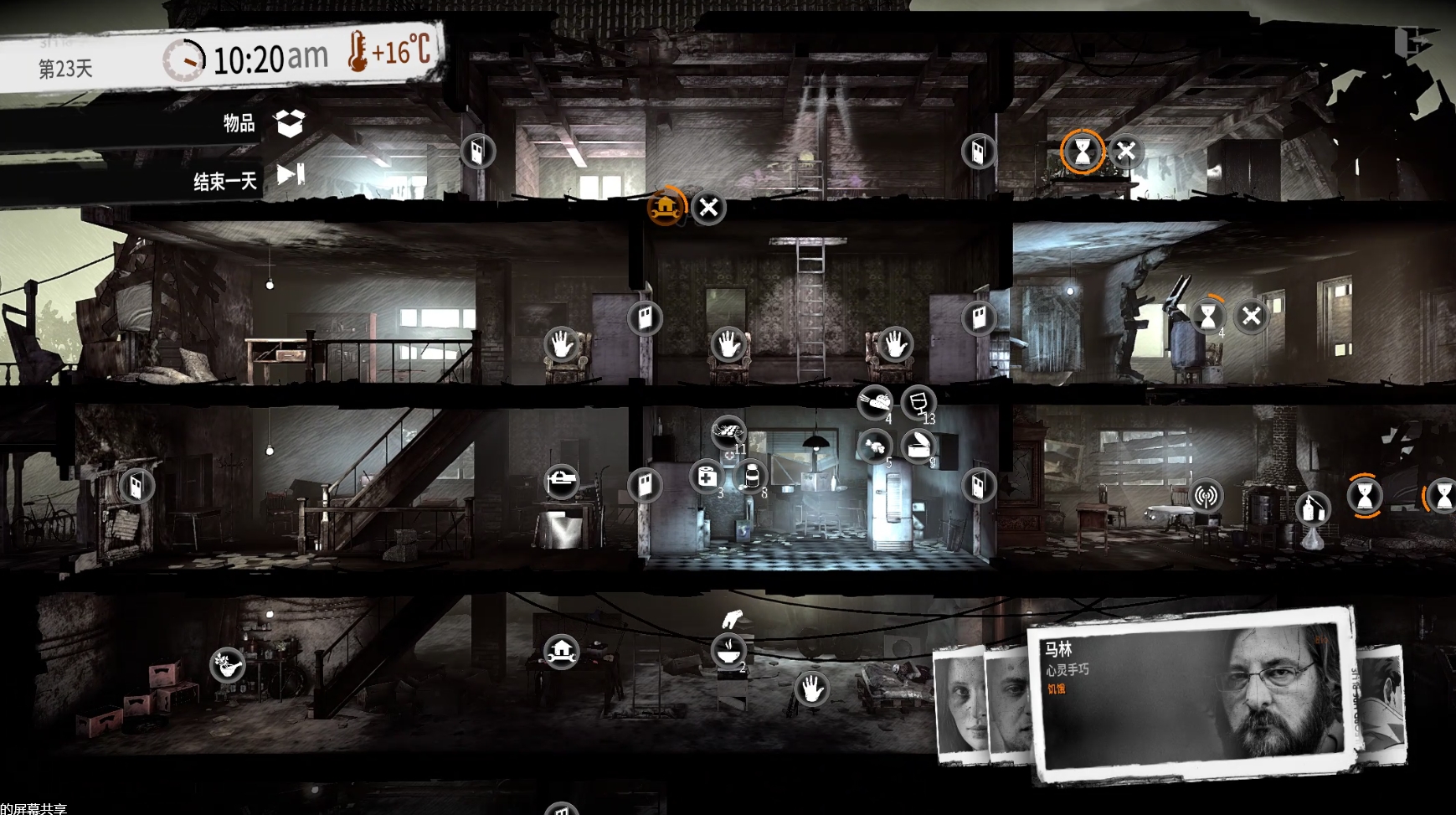The width and height of the screenshot is (1456, 815).
Task: Select the canned food icon
Action: [x=918, y=445]
